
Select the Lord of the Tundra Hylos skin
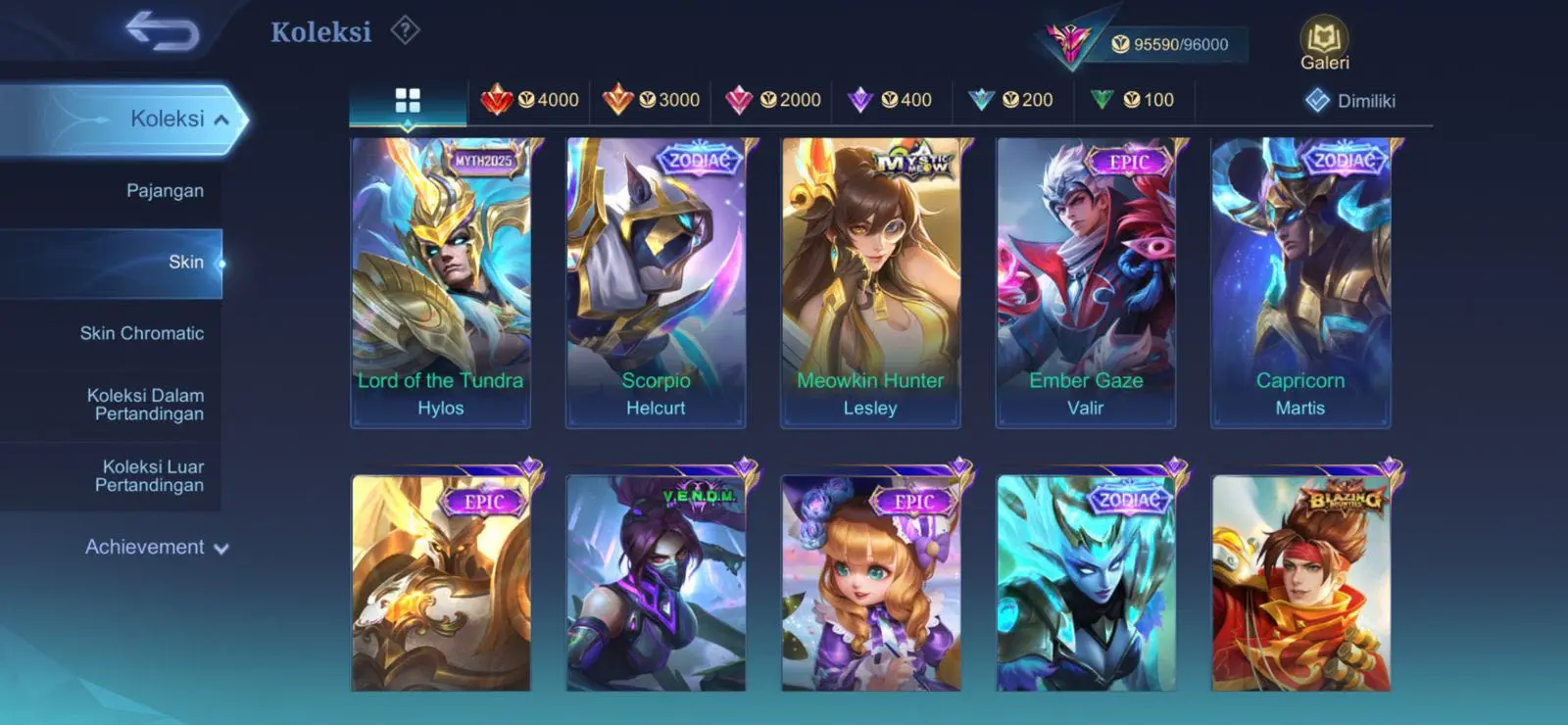click(441, 282)
